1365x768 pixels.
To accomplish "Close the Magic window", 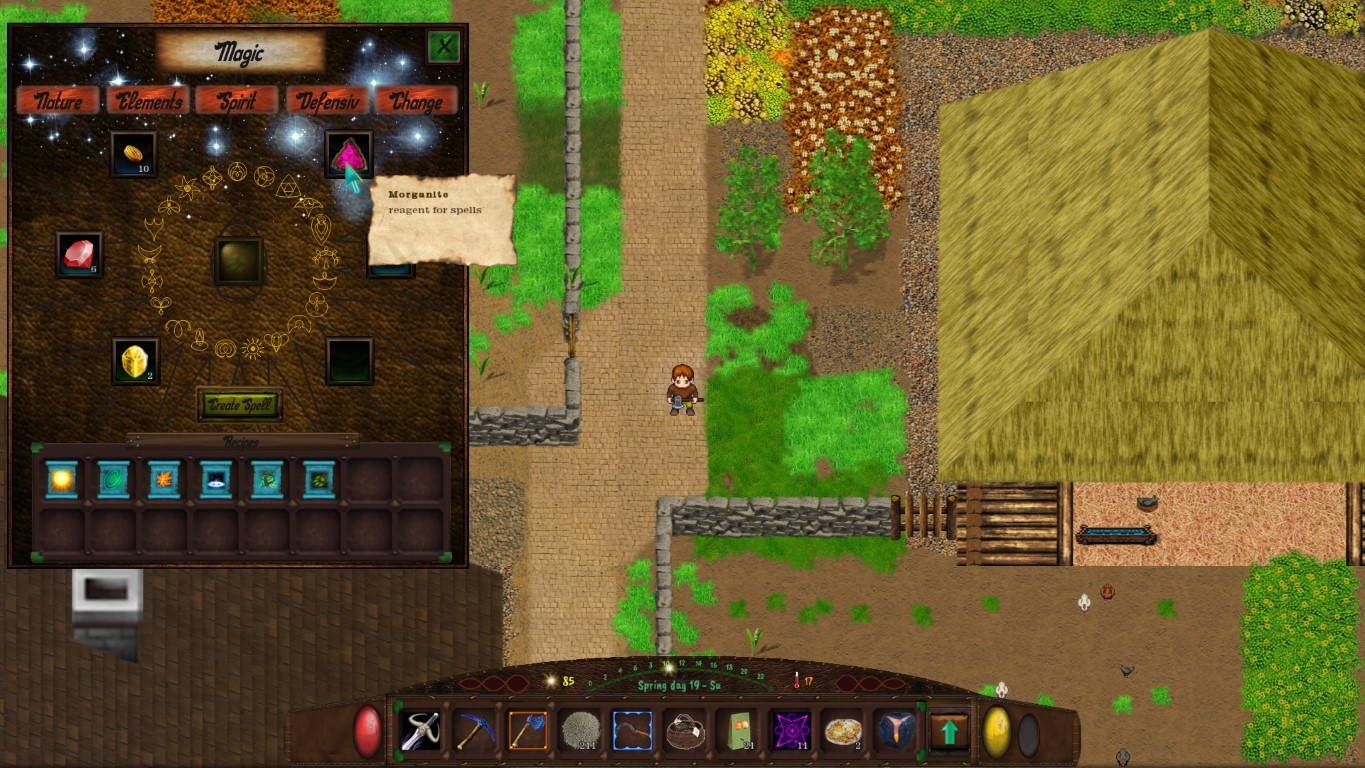I will click(443, 46).
